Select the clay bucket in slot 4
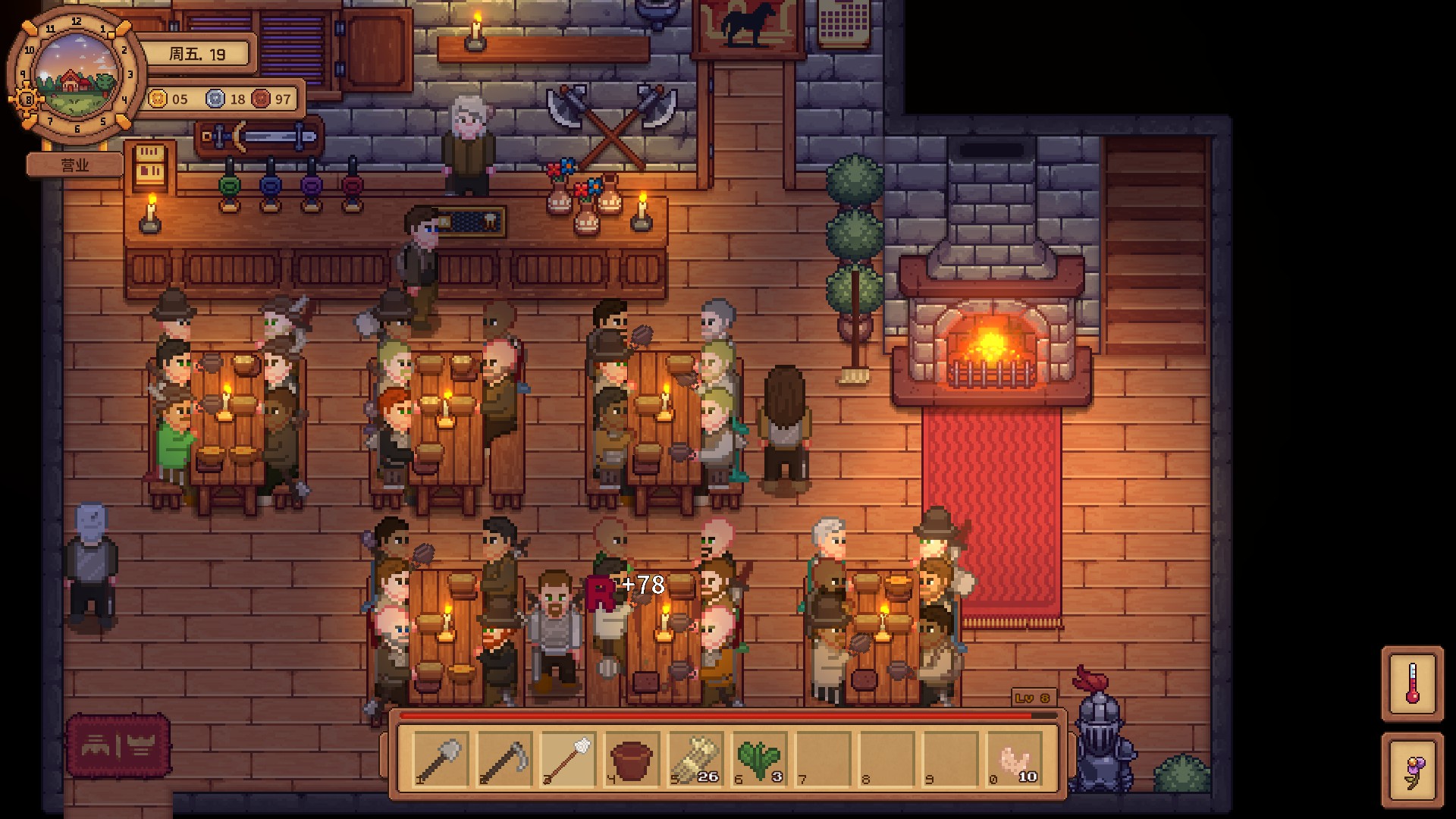 (632, 759)
